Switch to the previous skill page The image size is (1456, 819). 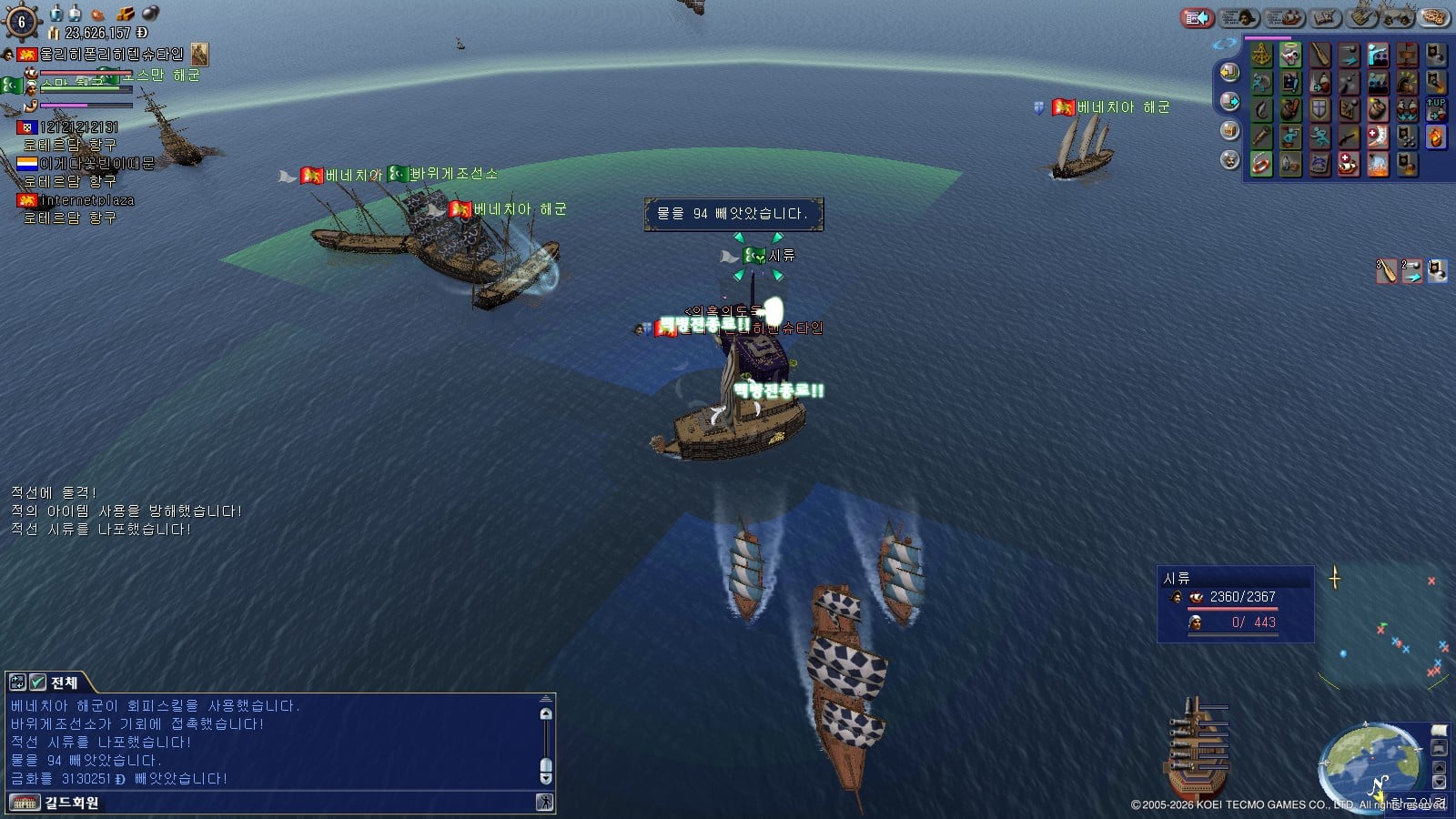[x=1229, y=72]
